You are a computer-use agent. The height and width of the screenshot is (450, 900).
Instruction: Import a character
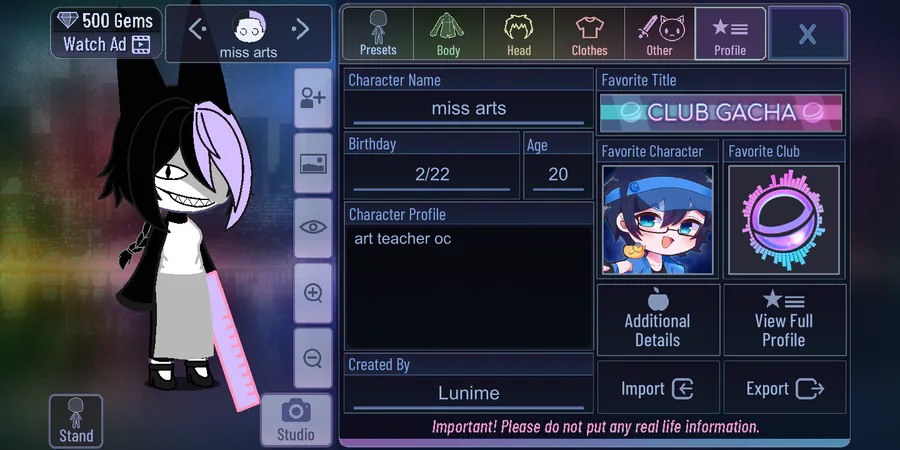tap(658, 389)
